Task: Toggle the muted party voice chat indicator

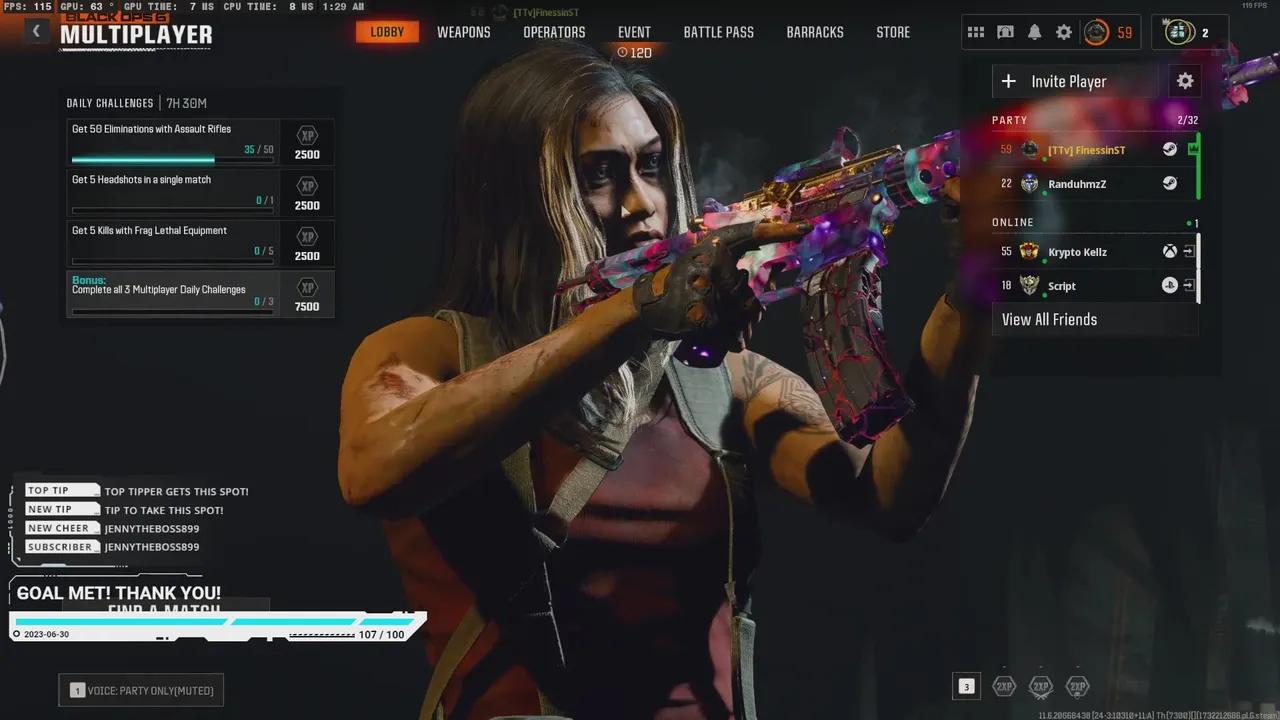Action: tap(140, 689)
